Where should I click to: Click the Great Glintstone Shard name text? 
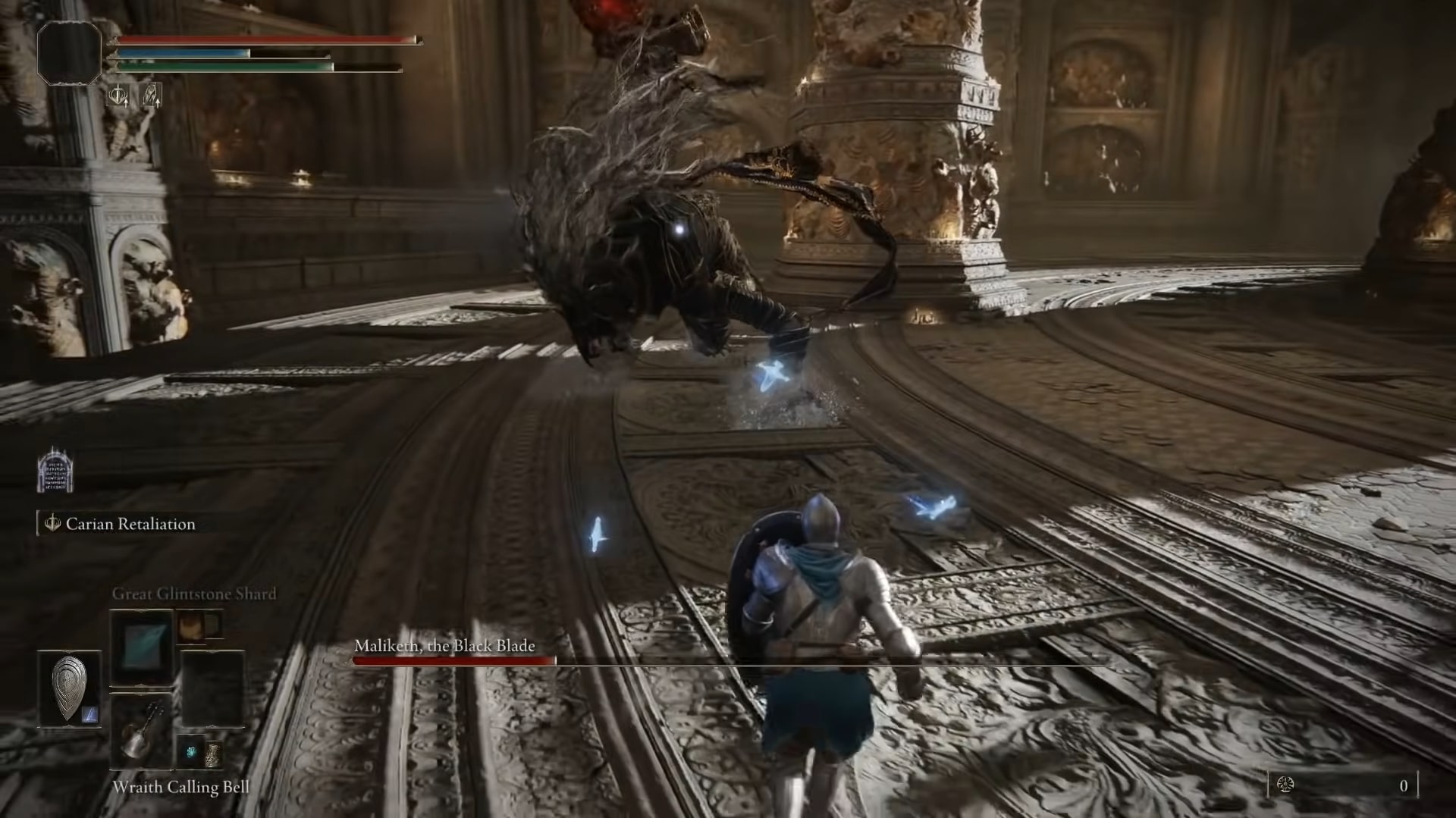tap(194, 594)
